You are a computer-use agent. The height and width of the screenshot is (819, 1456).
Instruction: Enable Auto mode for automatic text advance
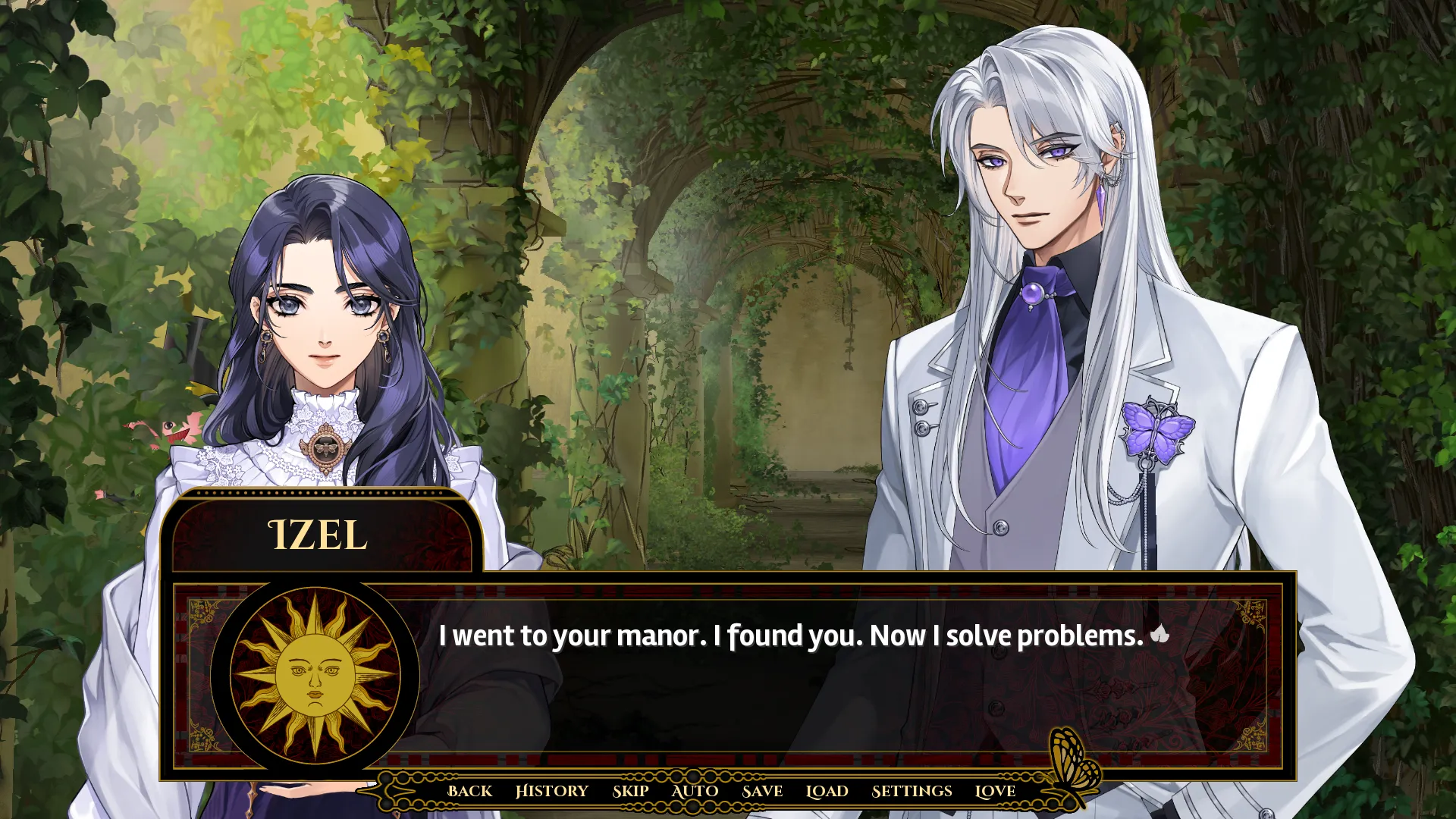694,791
